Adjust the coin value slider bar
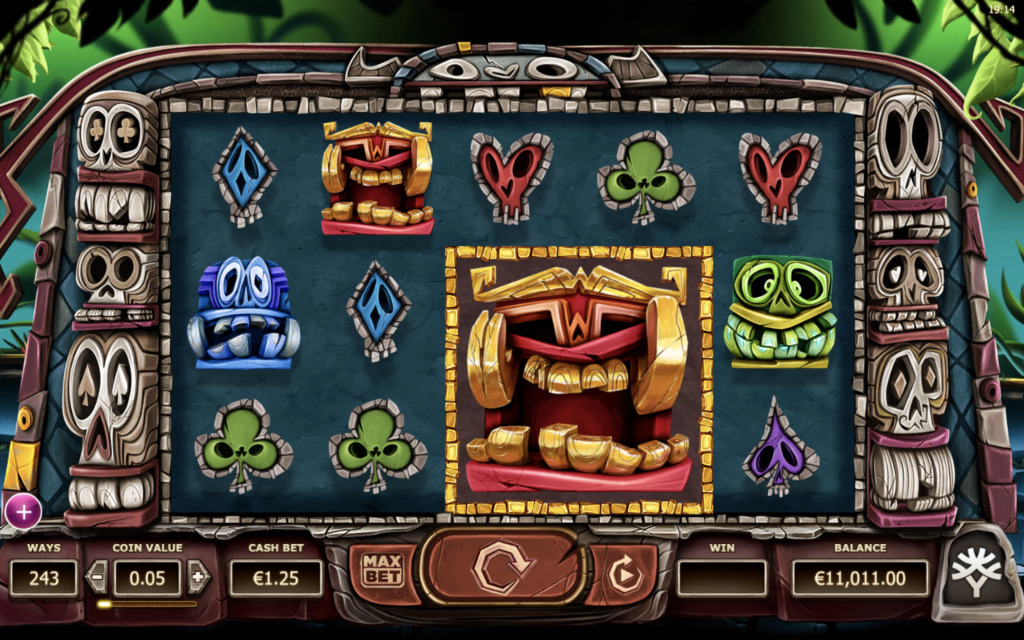The width and height of the screenshot is (1024, 640). coord(147,604)
